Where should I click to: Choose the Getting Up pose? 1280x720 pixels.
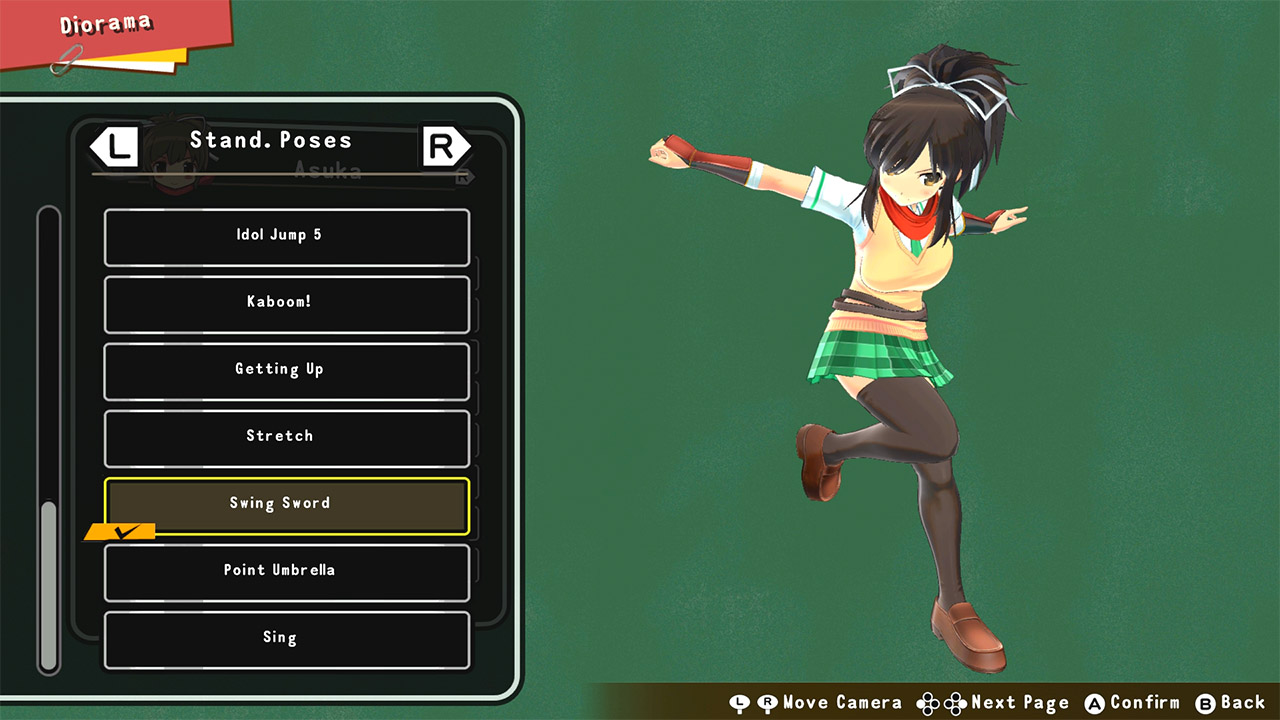pos(286,371)
